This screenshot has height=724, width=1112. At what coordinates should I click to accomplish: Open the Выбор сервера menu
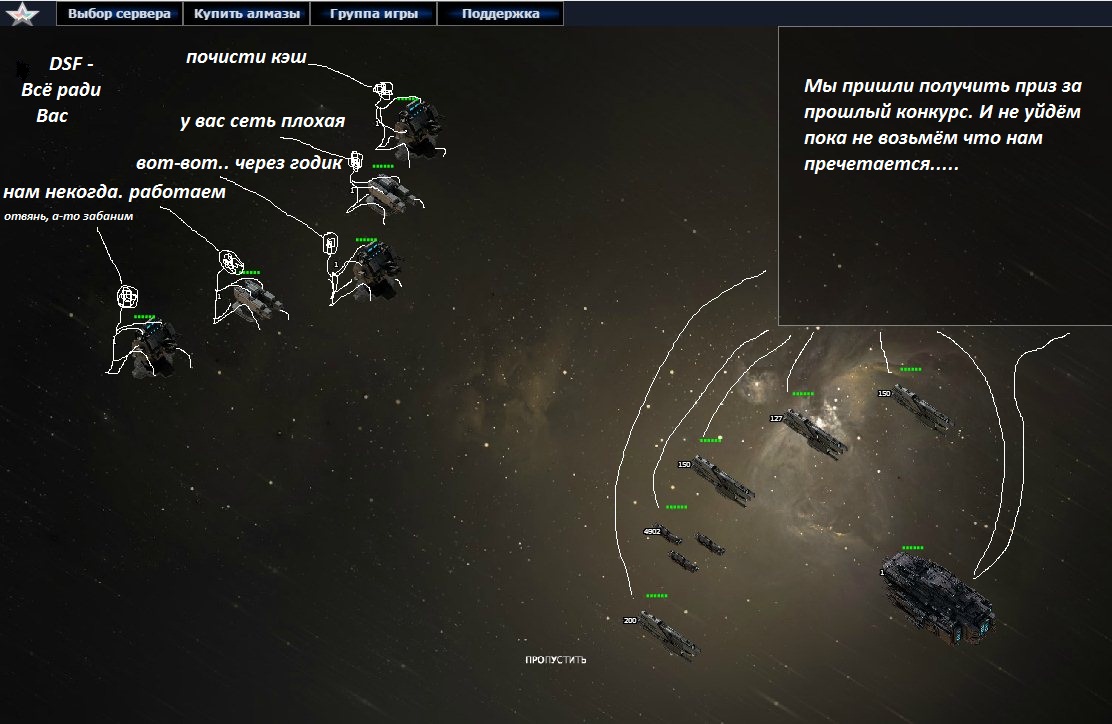(120, 14)
